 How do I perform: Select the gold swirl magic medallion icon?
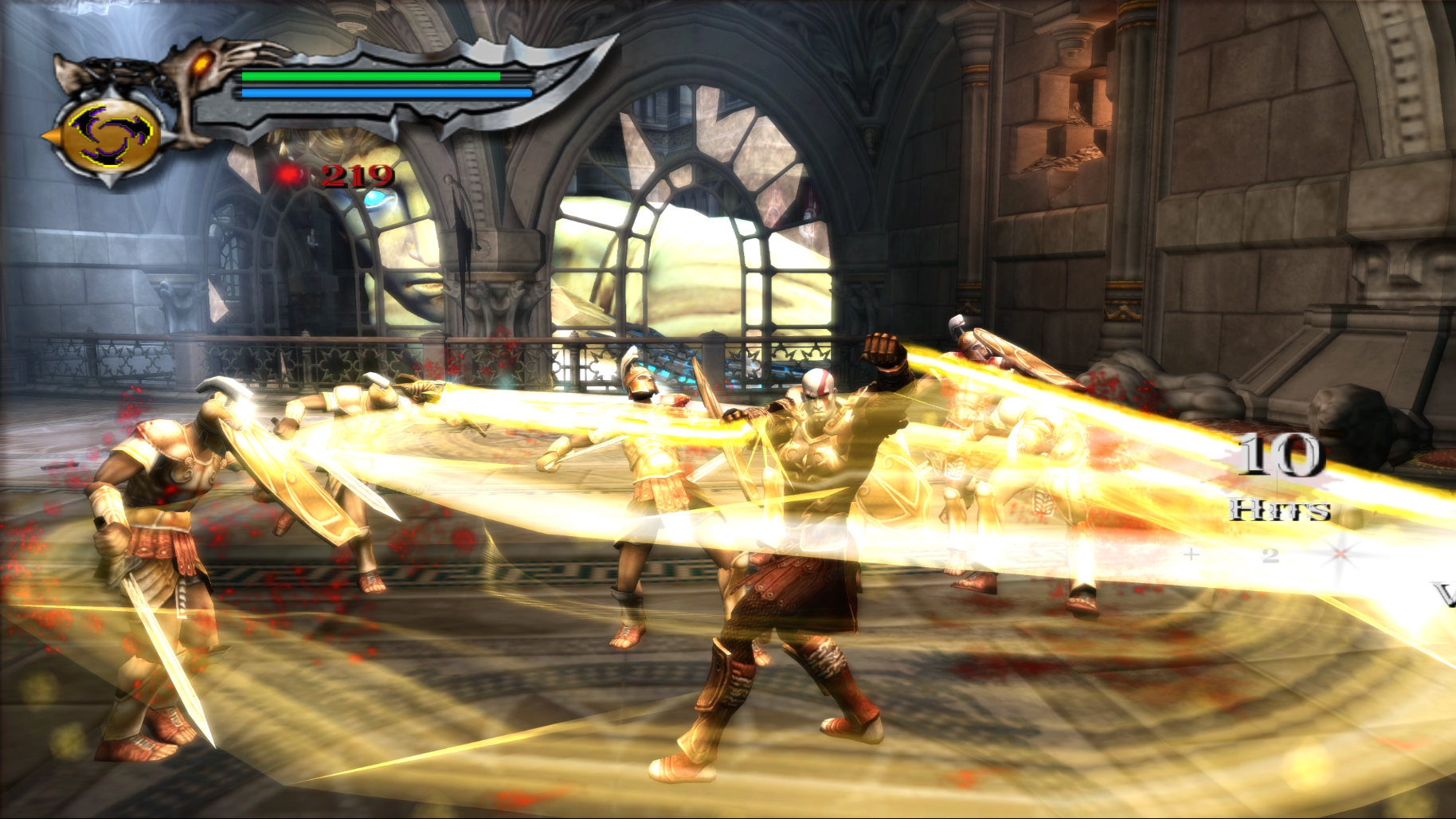click(x=109, y=135)
